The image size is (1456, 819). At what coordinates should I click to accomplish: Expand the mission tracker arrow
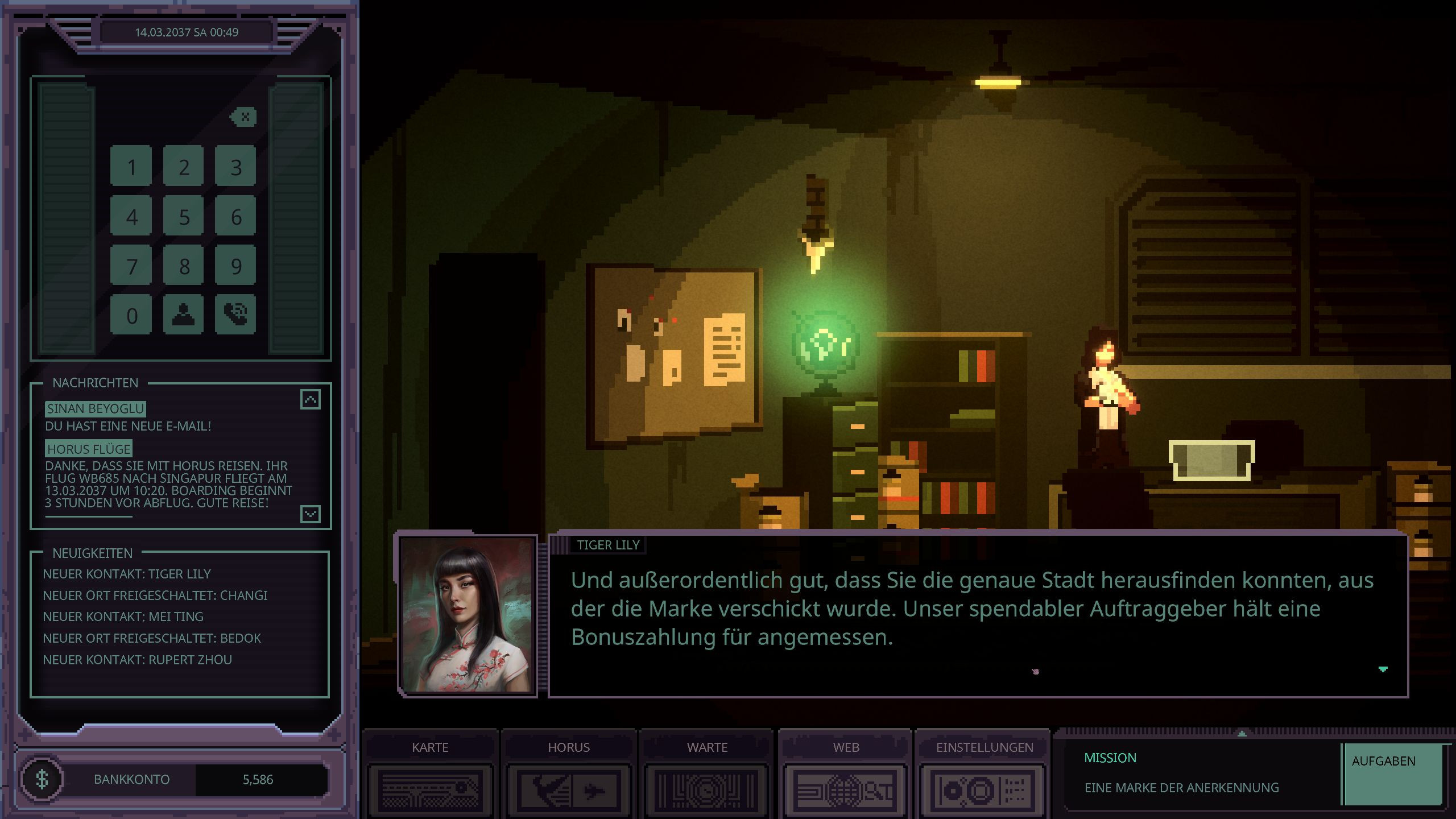pos(1242,734)
